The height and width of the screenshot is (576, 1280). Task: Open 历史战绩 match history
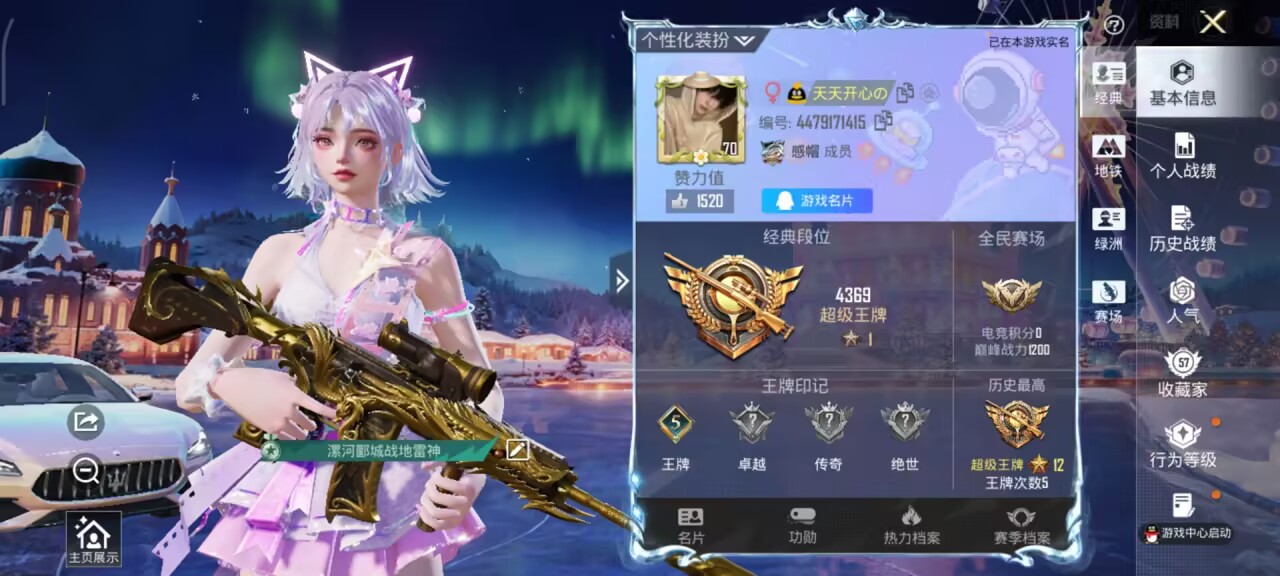1182,229
